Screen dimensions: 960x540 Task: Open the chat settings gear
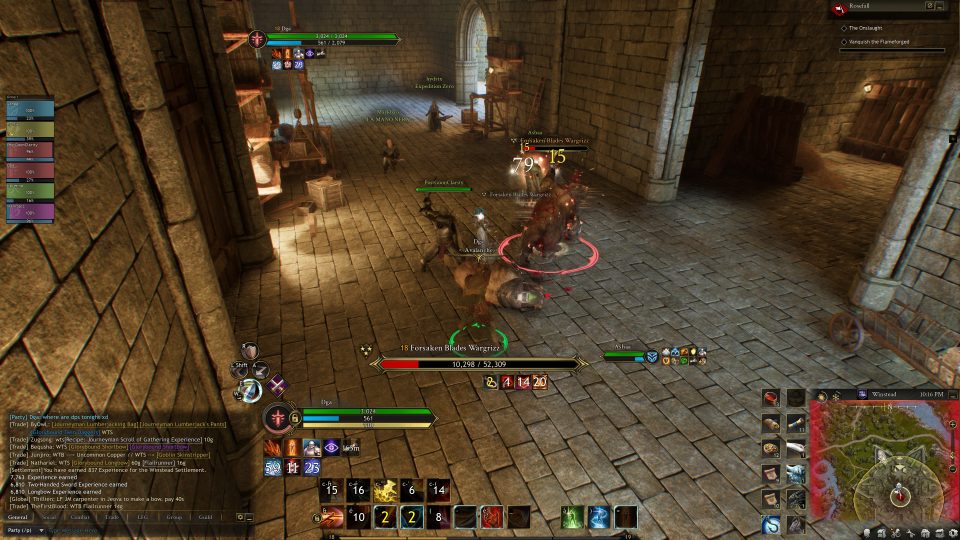tap(240, 517)
